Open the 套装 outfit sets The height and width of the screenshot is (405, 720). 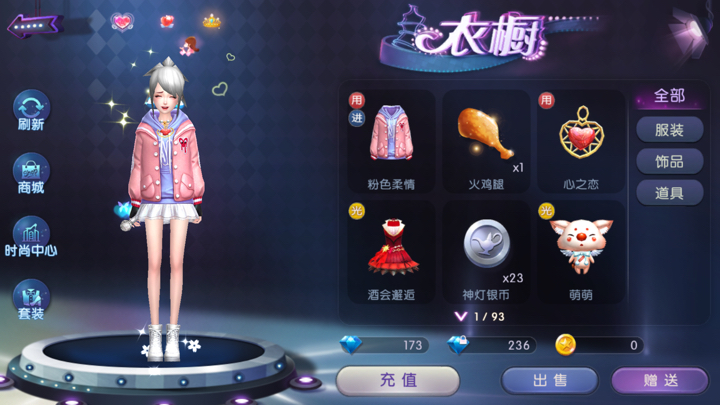coord(31,299)
